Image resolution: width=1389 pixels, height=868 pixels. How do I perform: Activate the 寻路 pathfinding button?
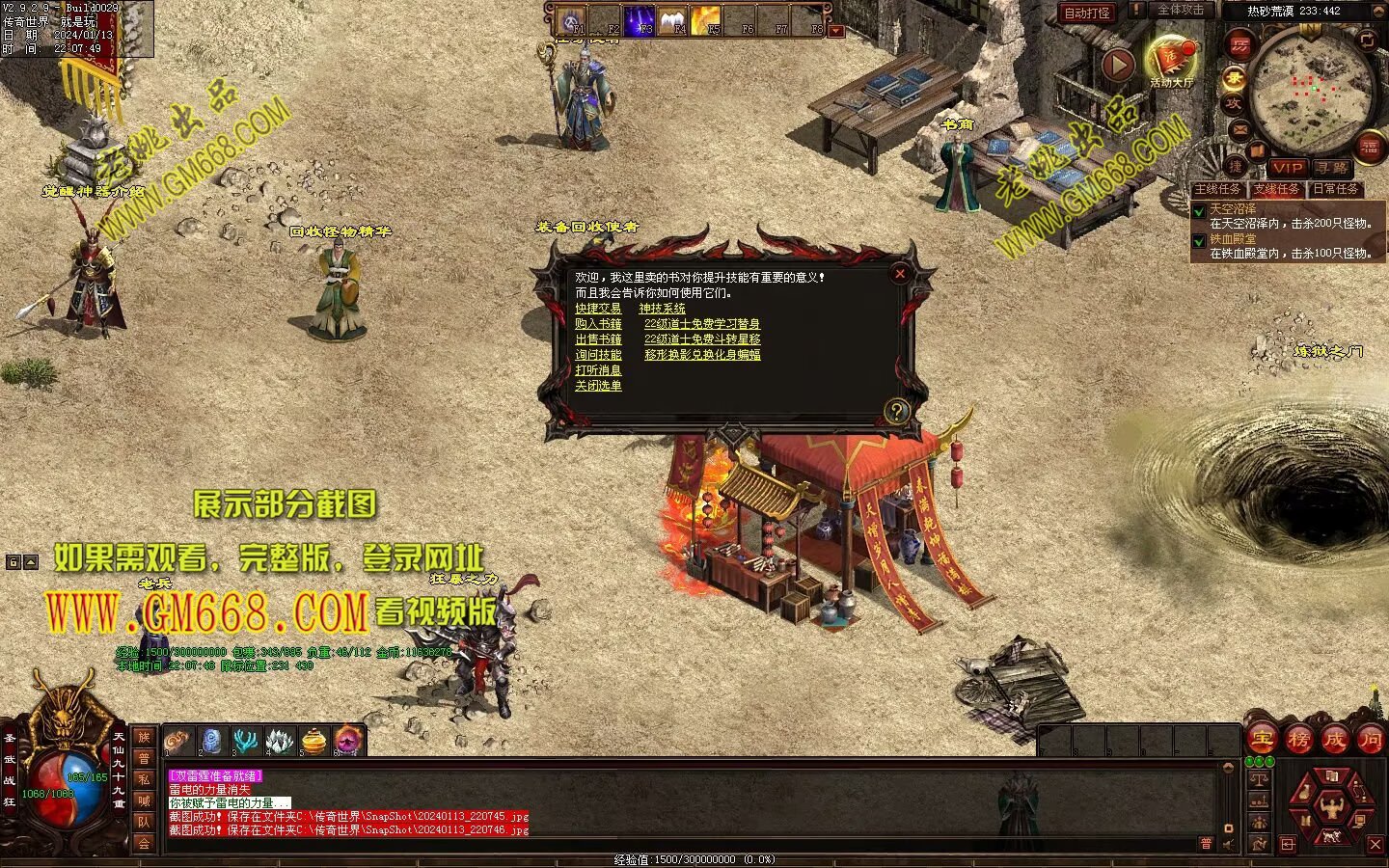pos(1332,168)
